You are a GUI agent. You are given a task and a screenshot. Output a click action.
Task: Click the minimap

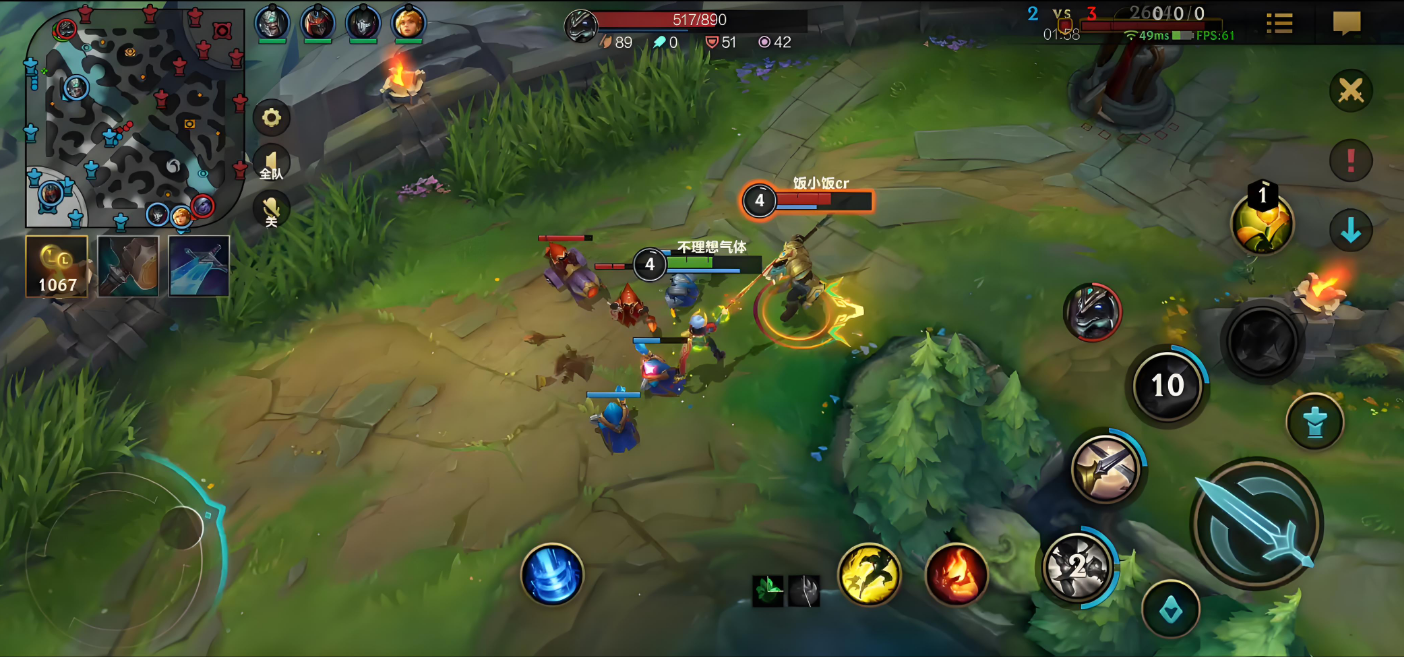click(x=135, y=118)
